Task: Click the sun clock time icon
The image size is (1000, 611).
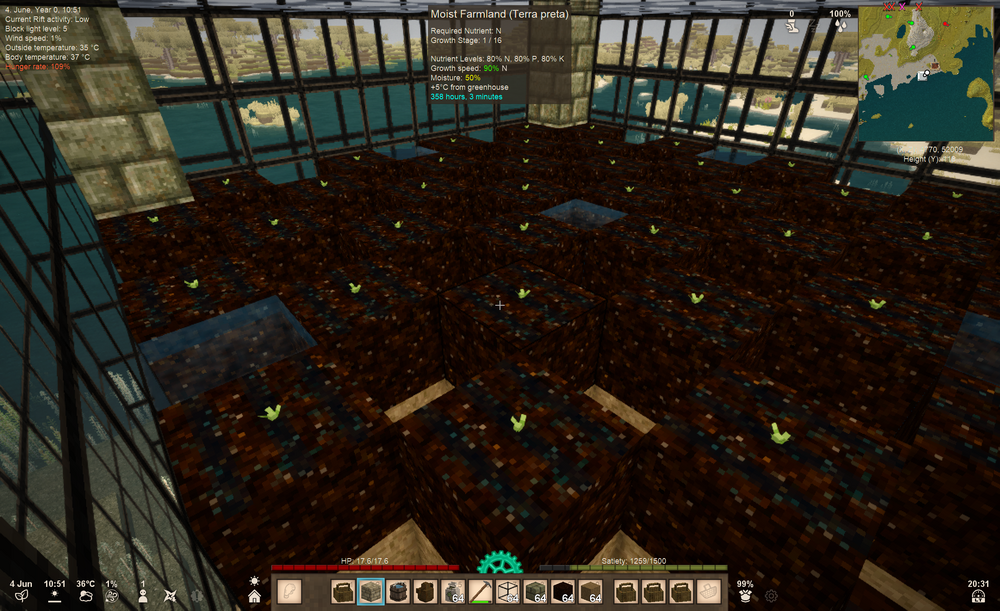Action: click(54, 596)
